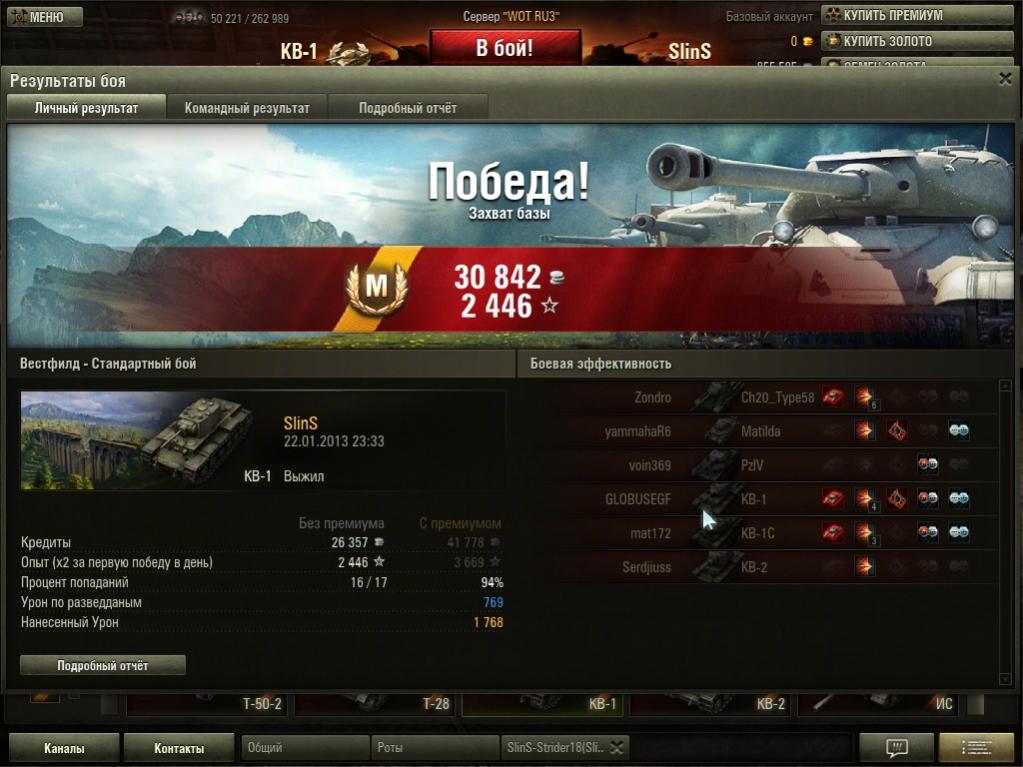Click the Подробный отчёт button below stats

(103, 665)
